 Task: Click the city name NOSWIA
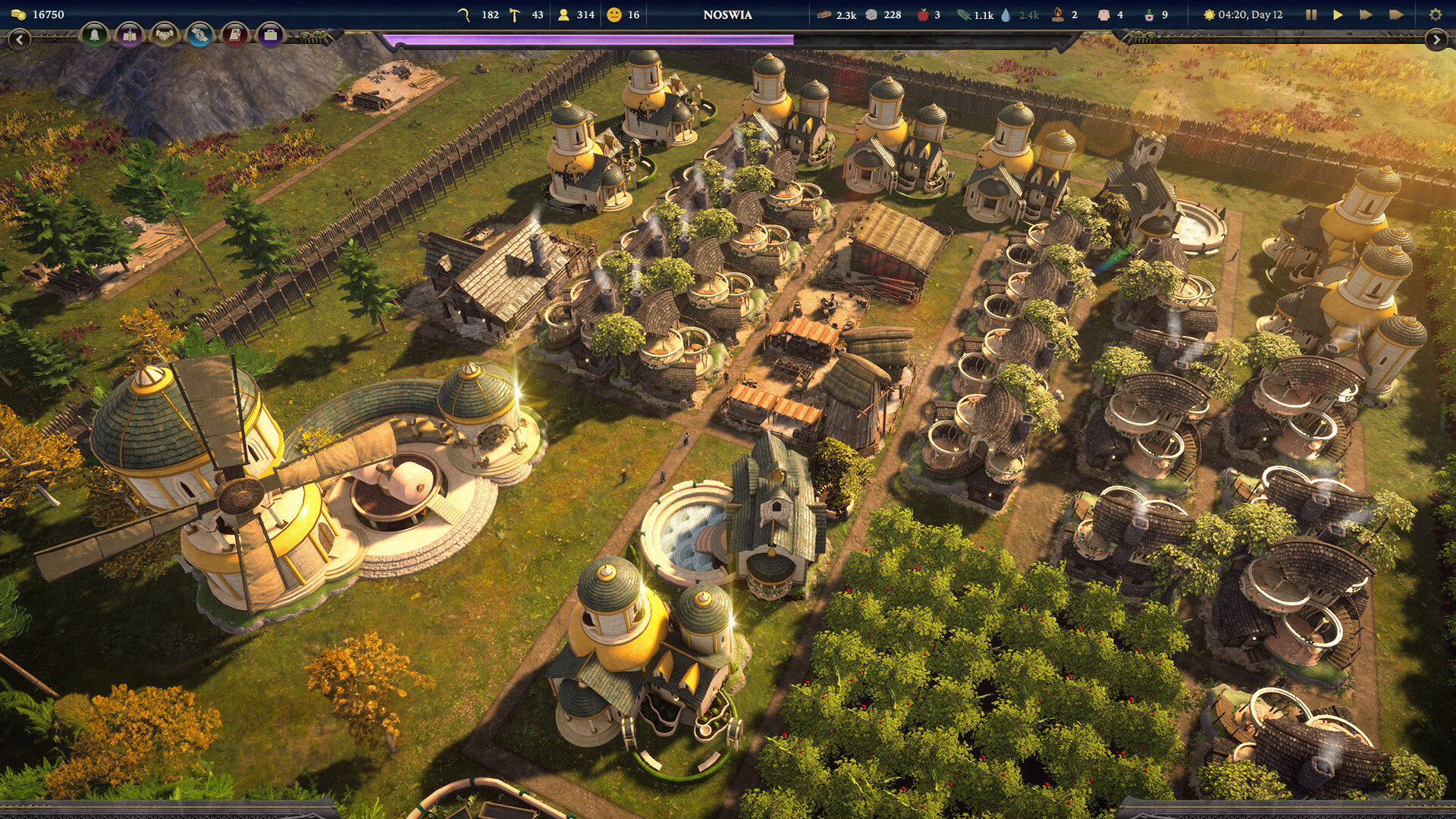[728, 14]
